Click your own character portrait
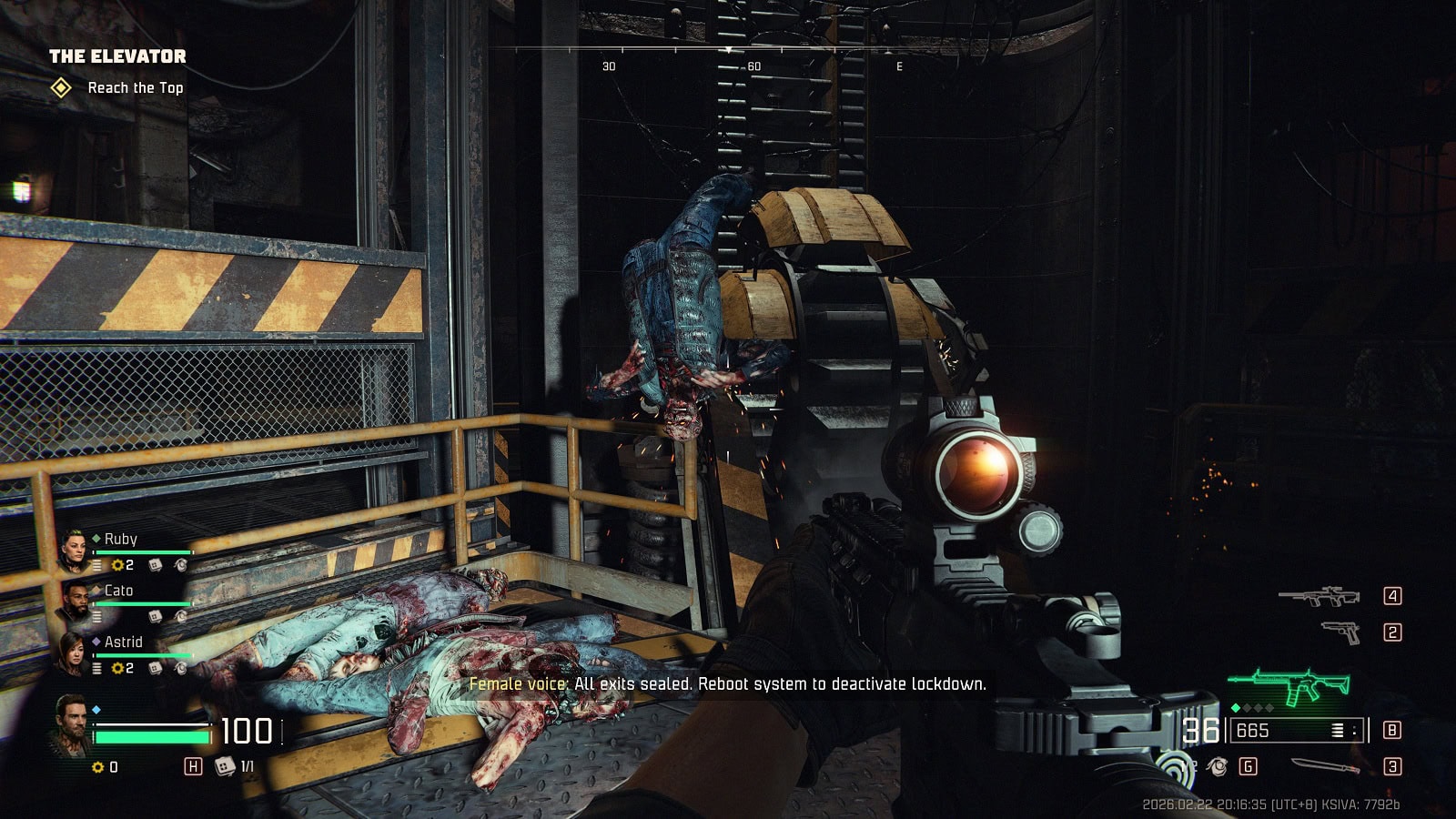Viewport: 1456px width, 819px height. (70, 724)
